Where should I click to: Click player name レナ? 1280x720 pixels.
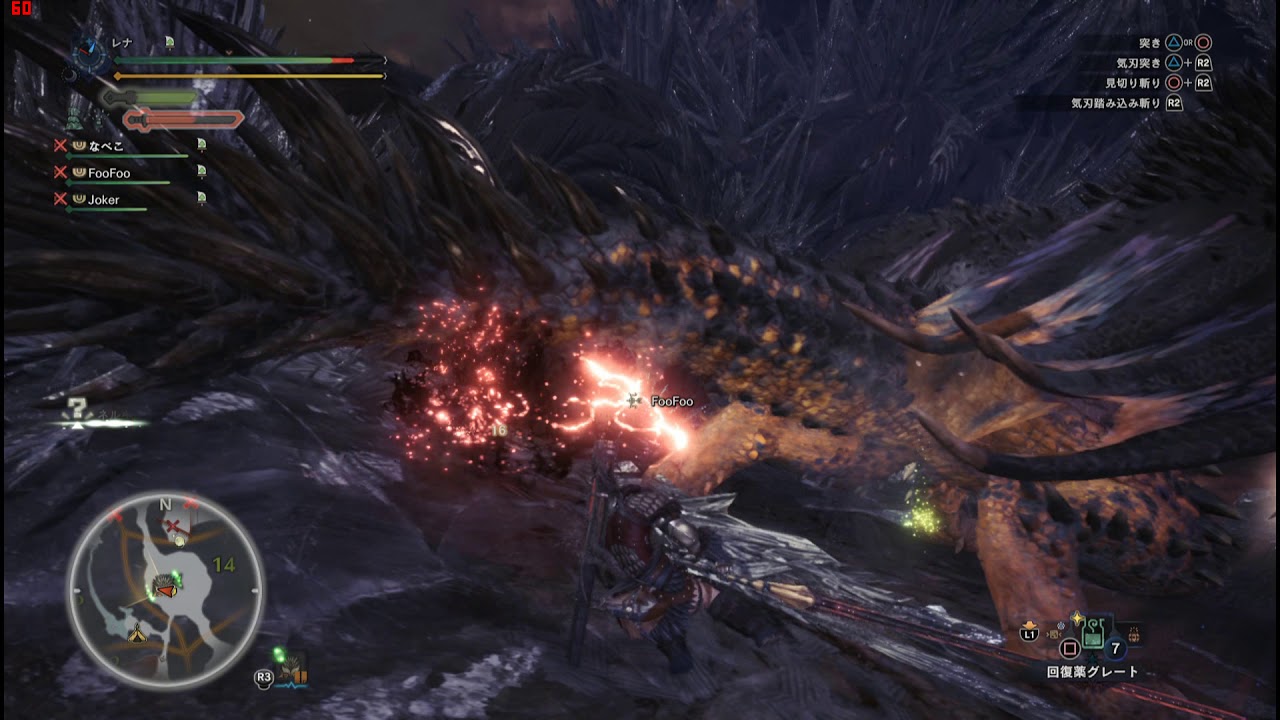122,43
